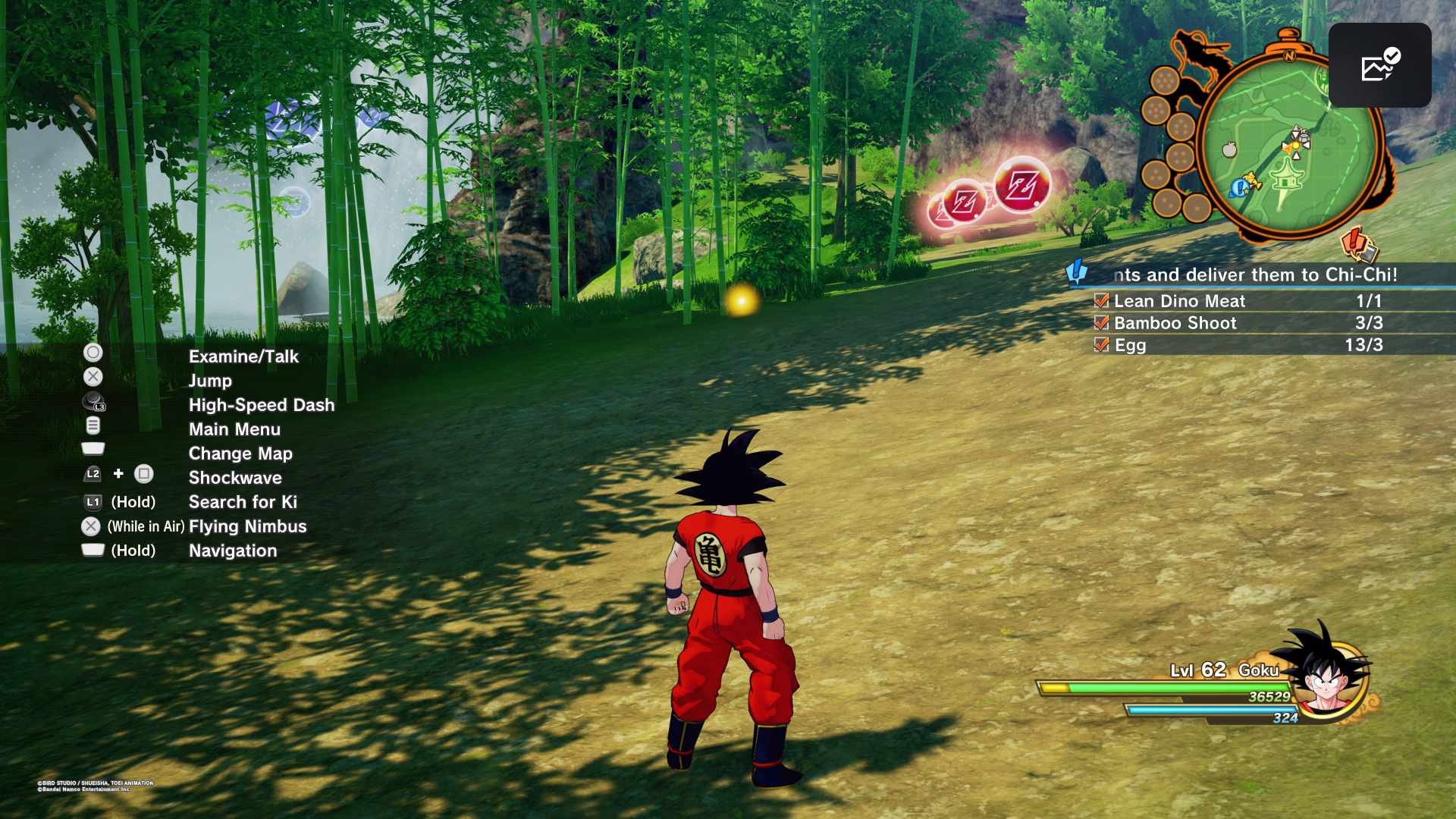Click the north compass indicator on radar
The image size is (1456, 819).
(x=1290, y=56)
